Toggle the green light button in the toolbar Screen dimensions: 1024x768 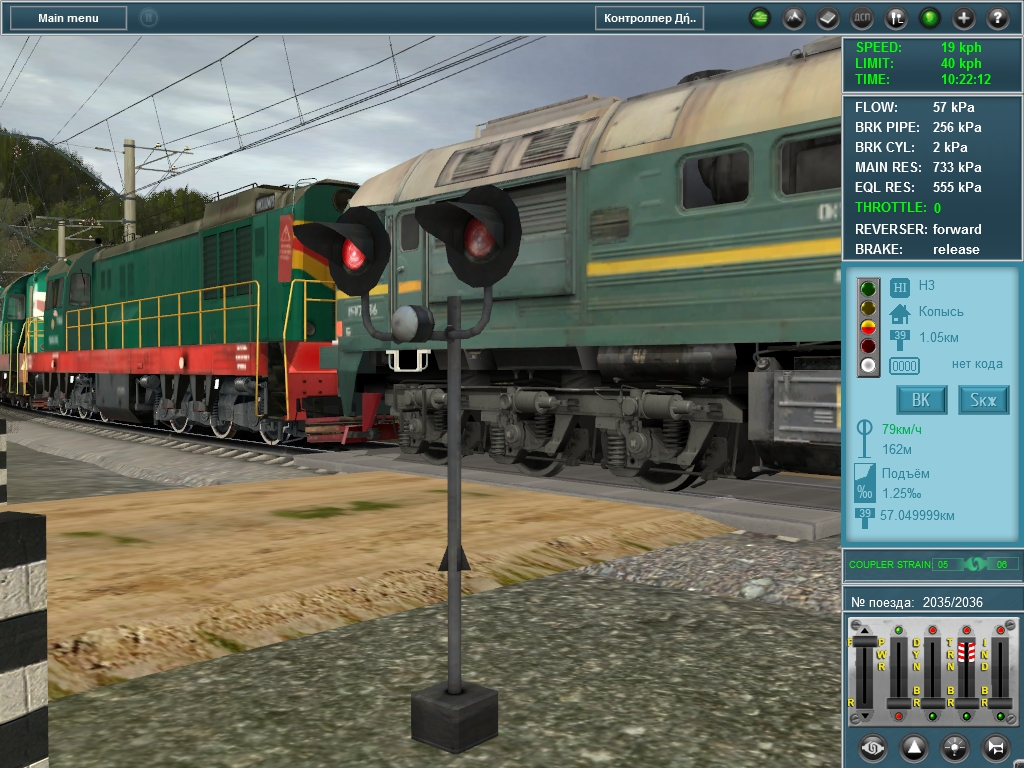click(x=930, y=18)
